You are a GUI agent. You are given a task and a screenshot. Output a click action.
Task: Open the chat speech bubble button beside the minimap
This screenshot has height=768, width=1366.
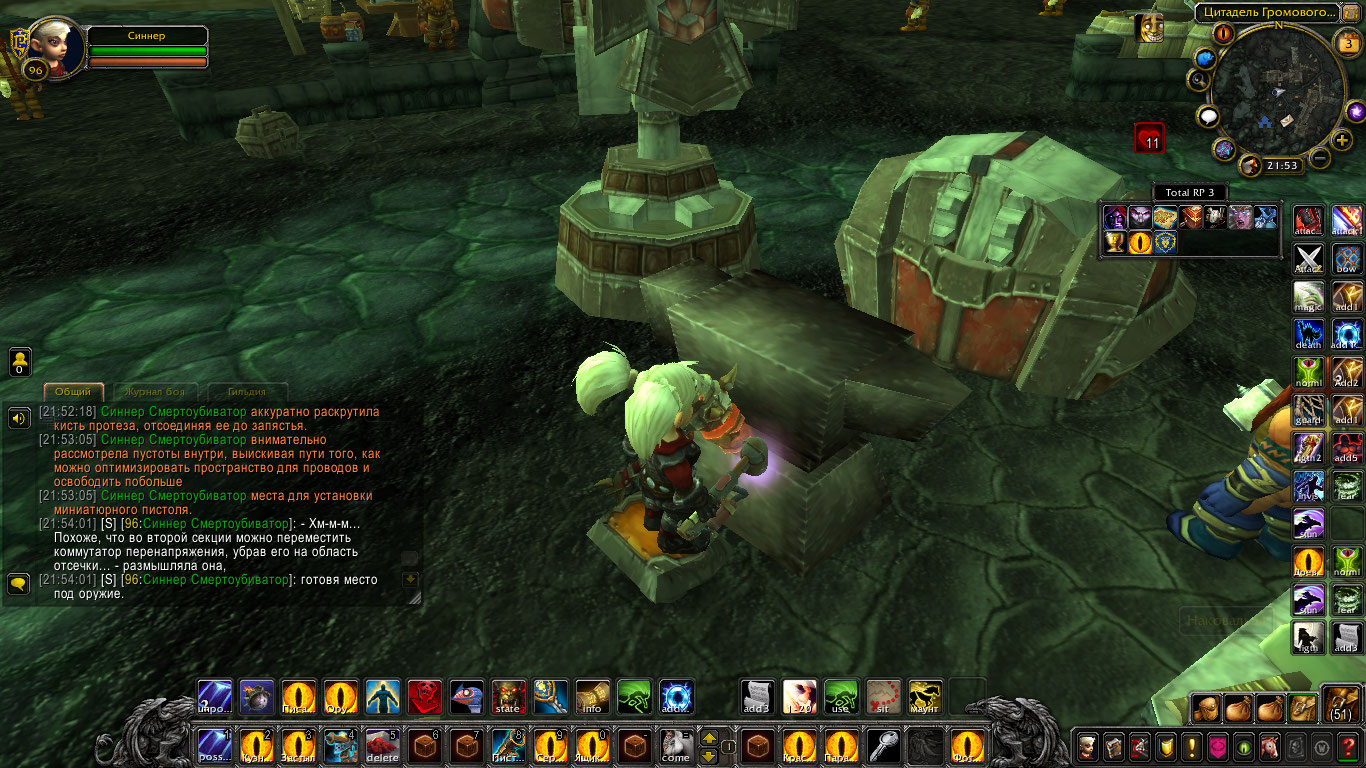click(x=1209, y=118)
